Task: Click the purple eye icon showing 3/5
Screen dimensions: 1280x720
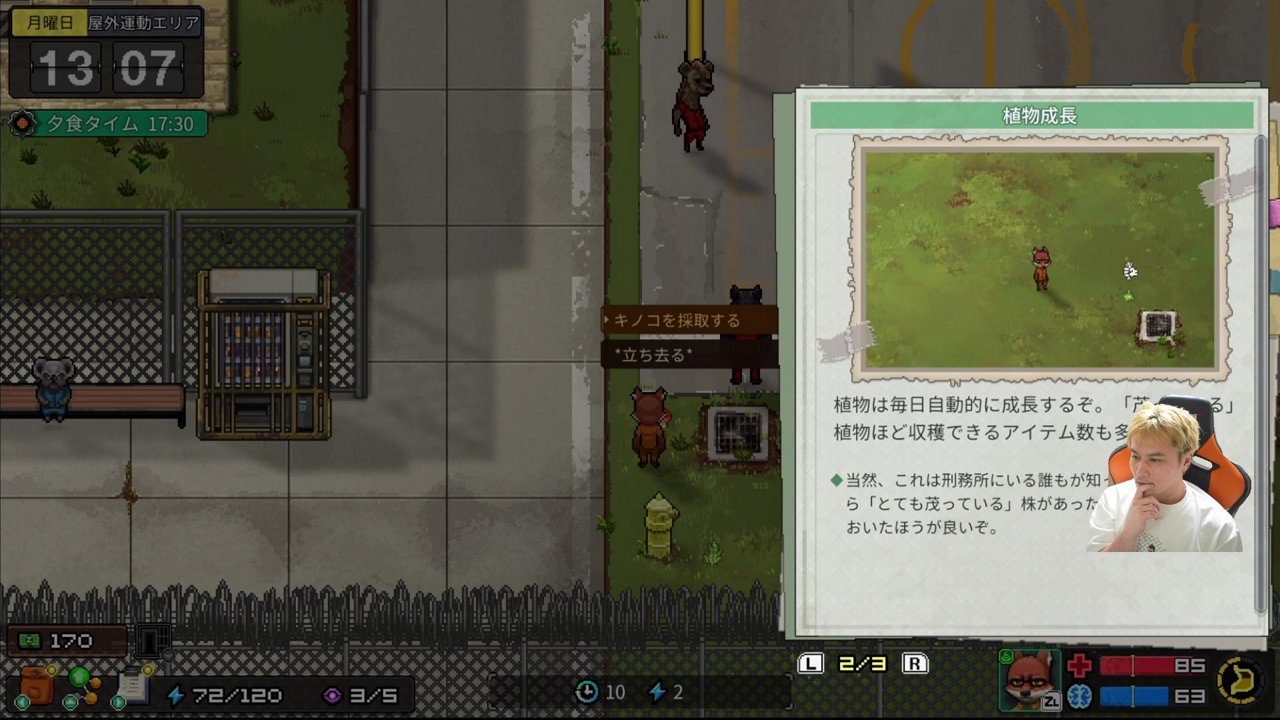Action: [x=333, y=694]
